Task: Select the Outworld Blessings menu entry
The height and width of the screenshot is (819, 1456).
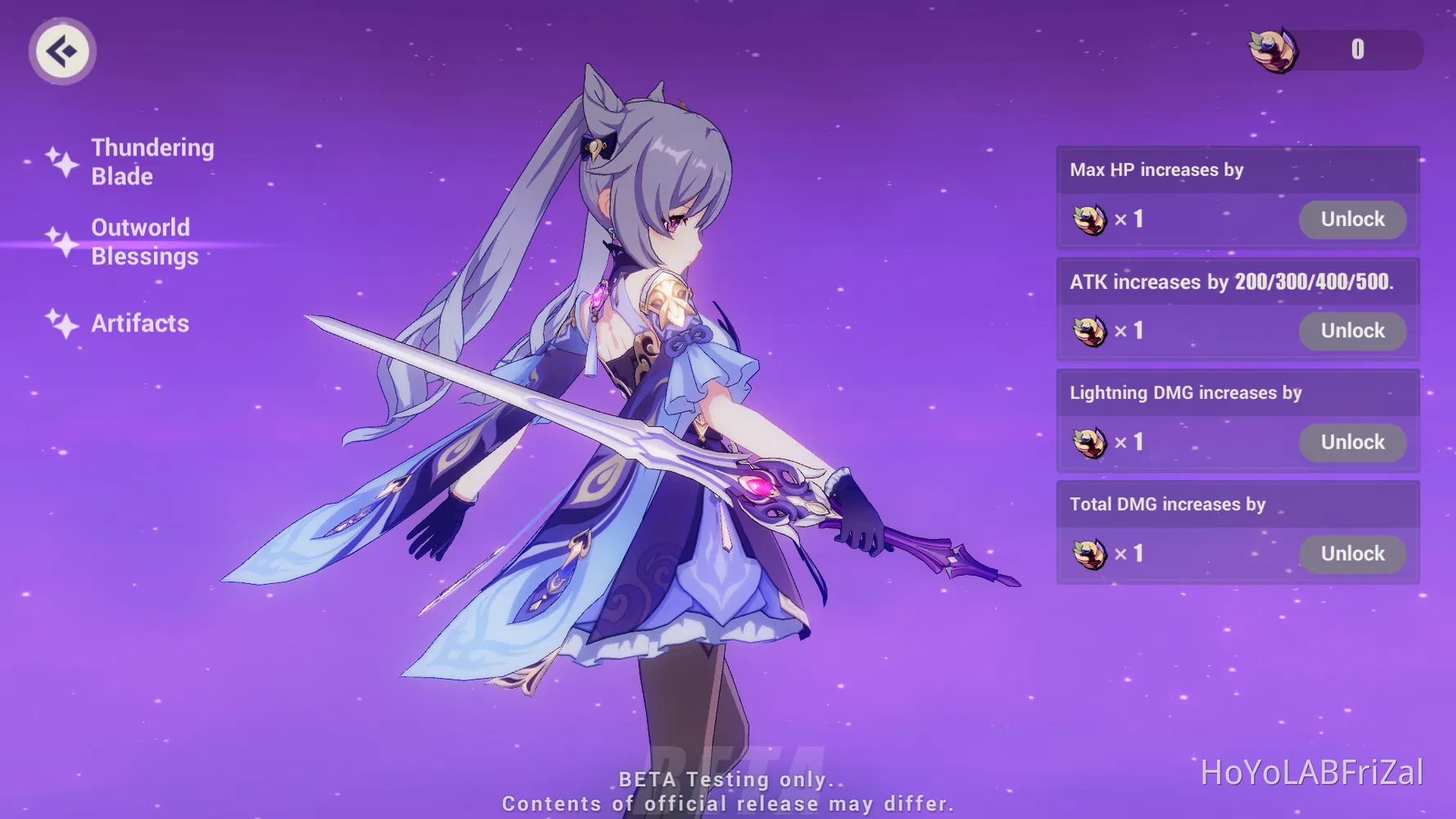Action: pos(144,241)
